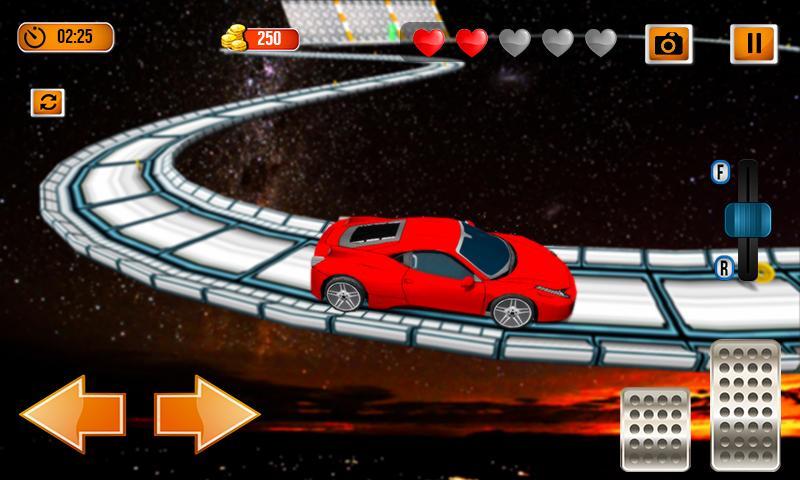The width and height of the screenshot is (800, 480).
Task: Tap the orange camera button
Action: (667, 43)
